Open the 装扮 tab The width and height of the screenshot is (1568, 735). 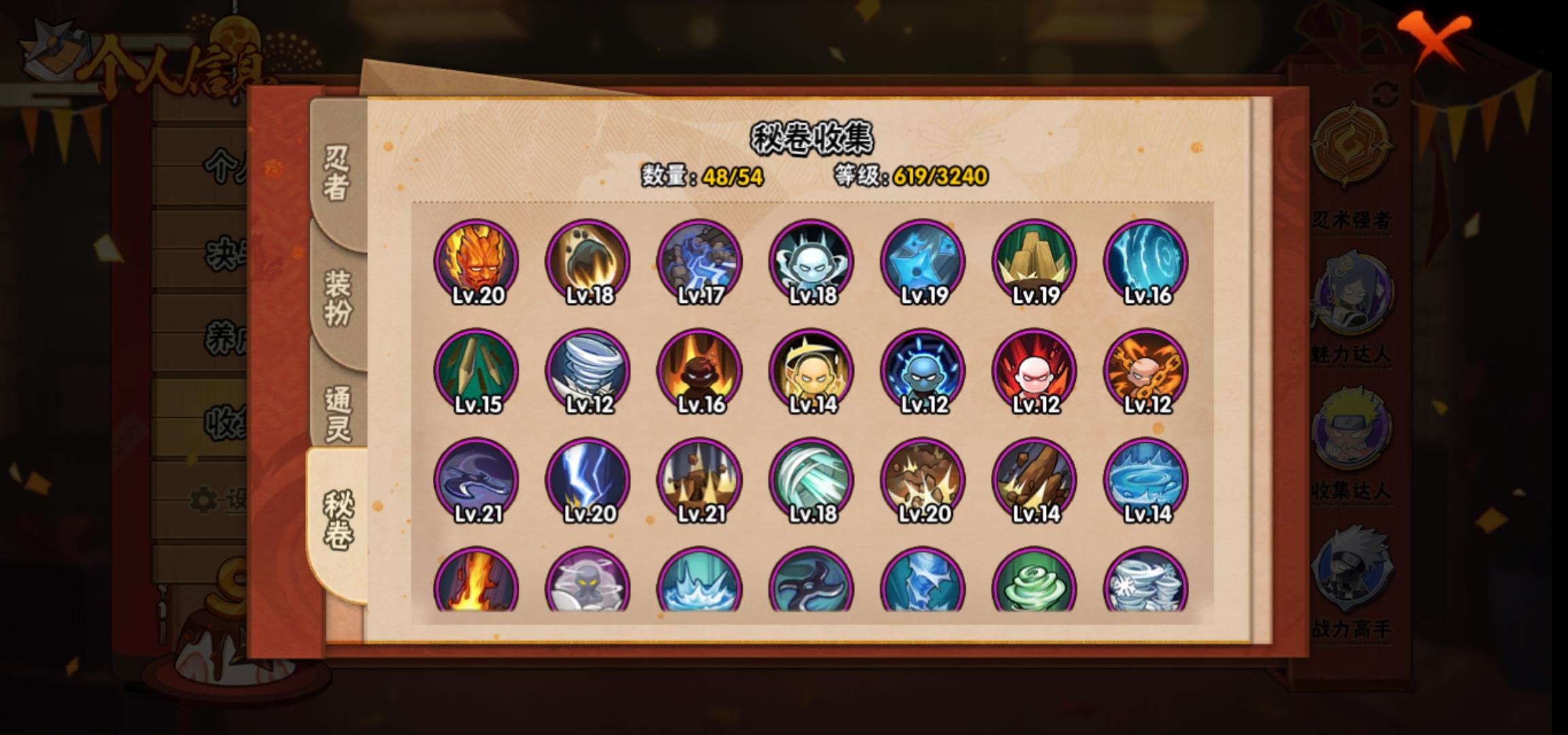(338, 297)
